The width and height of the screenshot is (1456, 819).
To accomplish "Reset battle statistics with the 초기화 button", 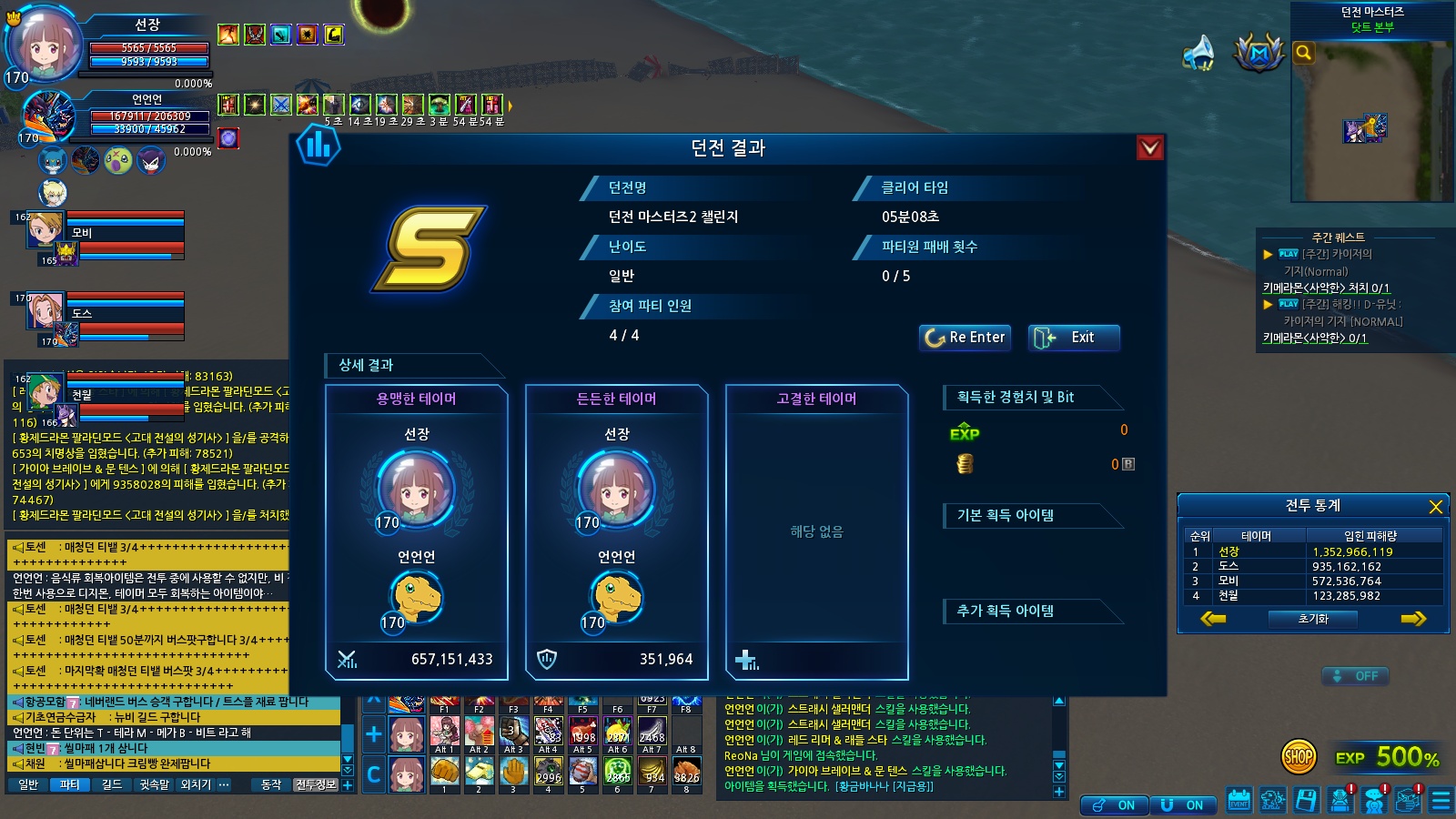I will [x=1313, y=619].
